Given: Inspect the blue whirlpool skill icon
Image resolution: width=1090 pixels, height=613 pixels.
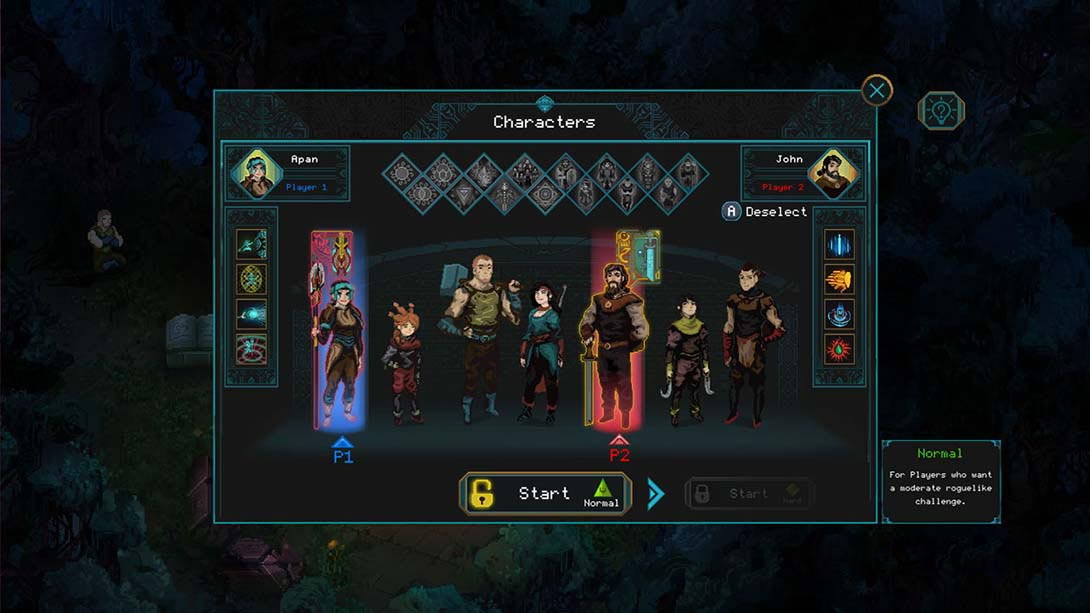Looking at the screenshot, I should [839, 314].
